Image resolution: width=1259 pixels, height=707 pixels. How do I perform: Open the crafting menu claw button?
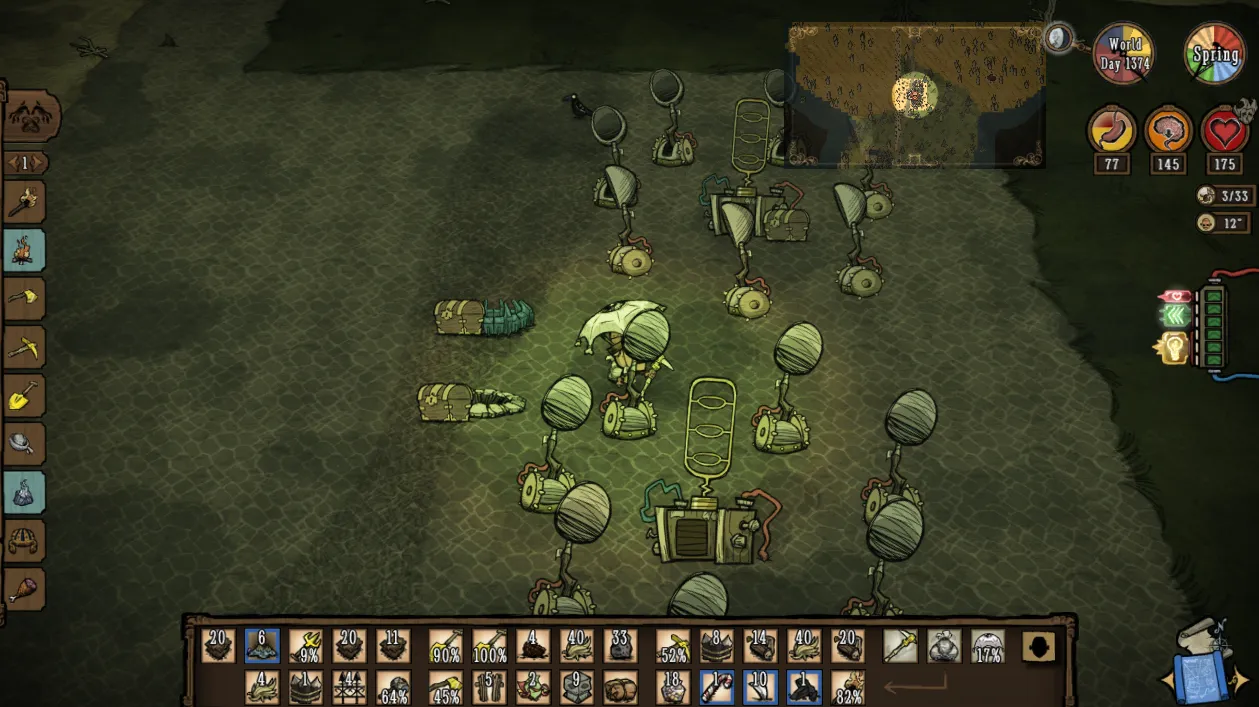(x=31, y=116)
